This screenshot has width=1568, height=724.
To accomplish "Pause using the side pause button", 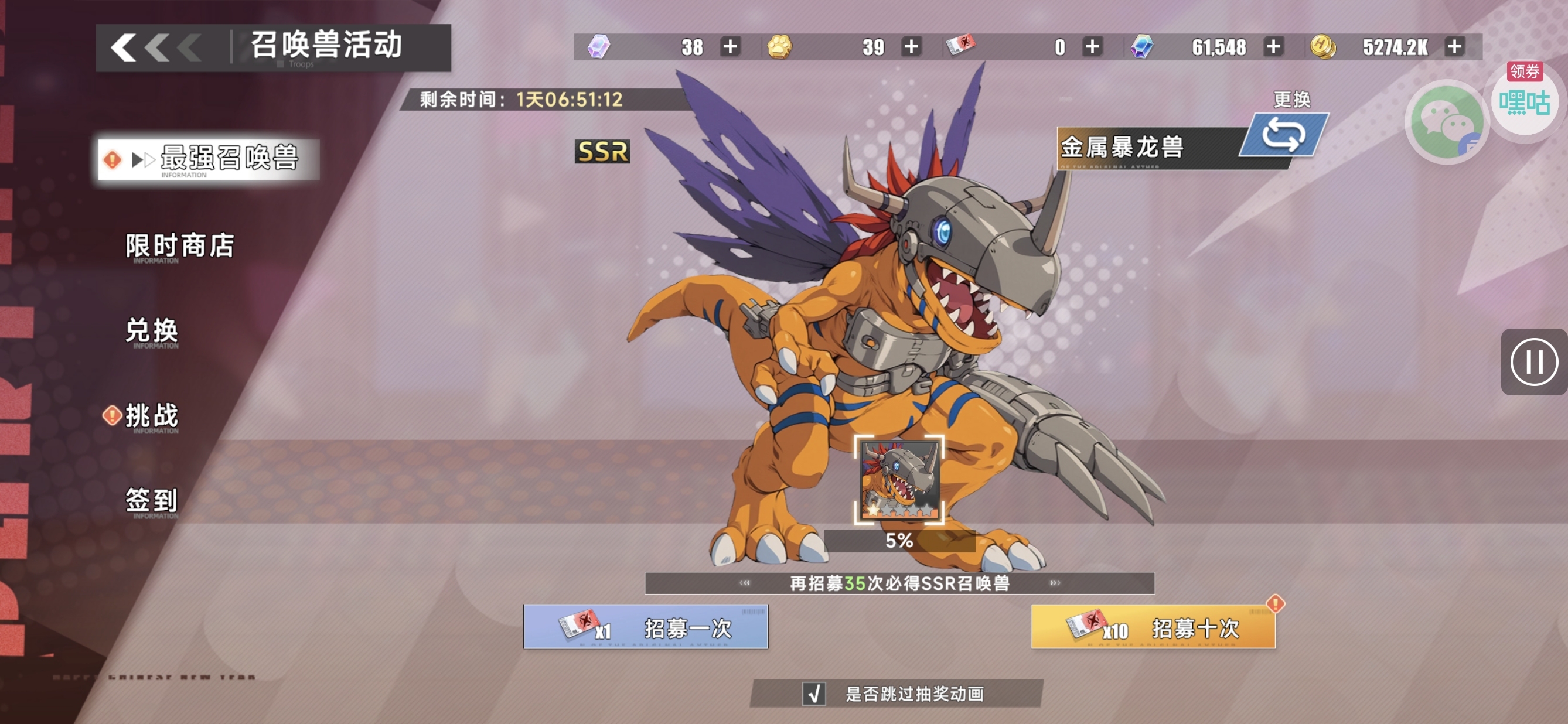I will pyautogui.click(x=1533, y=362).
